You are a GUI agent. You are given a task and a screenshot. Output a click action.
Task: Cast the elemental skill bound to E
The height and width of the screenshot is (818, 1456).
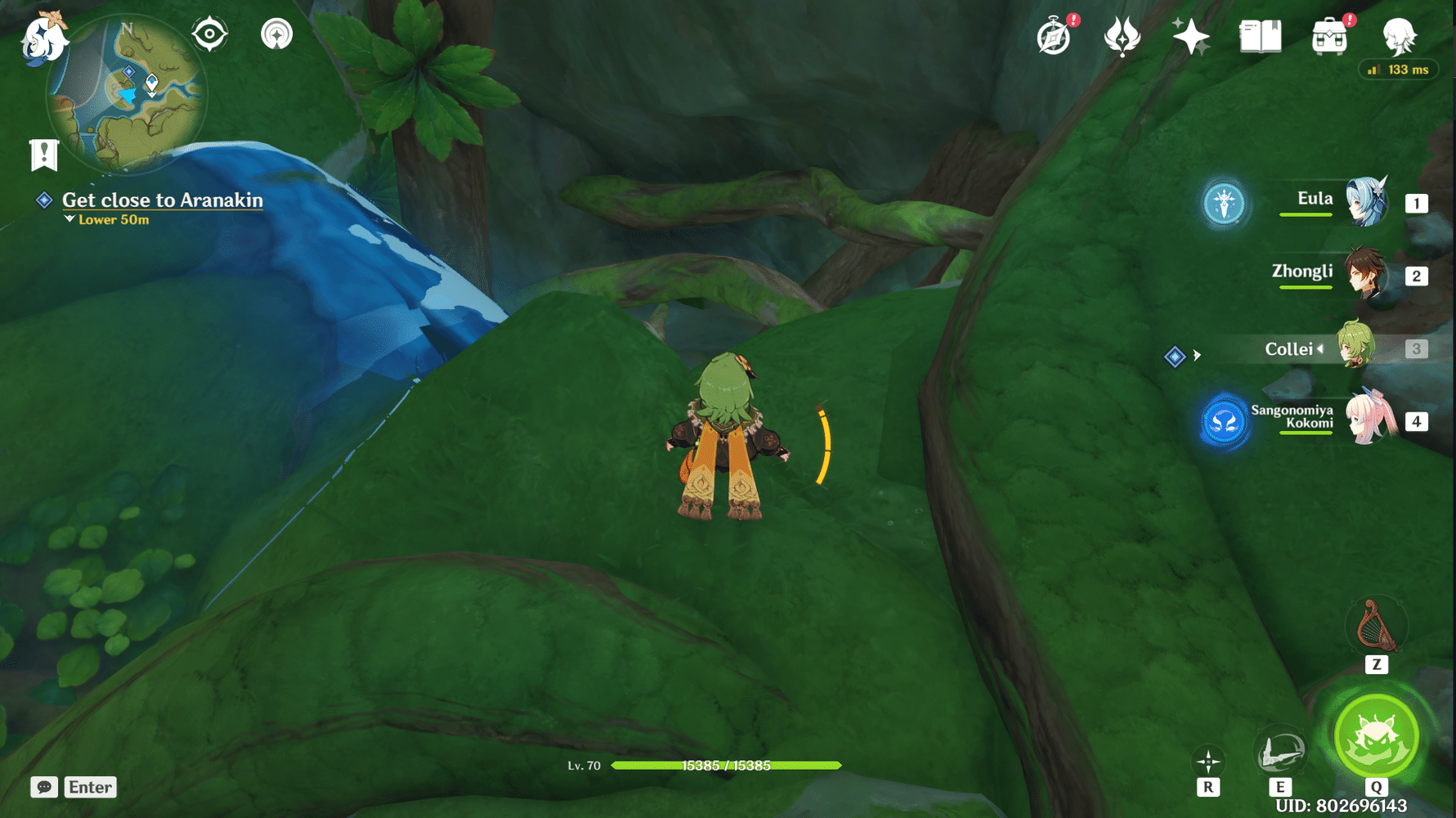[1280, 753]
